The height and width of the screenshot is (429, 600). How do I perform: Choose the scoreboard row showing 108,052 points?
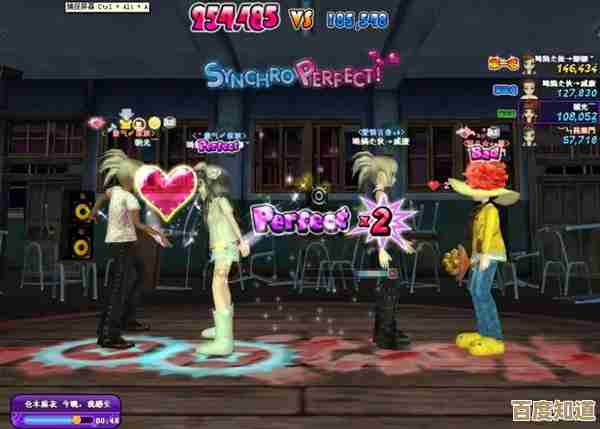[x=562, y=111]
